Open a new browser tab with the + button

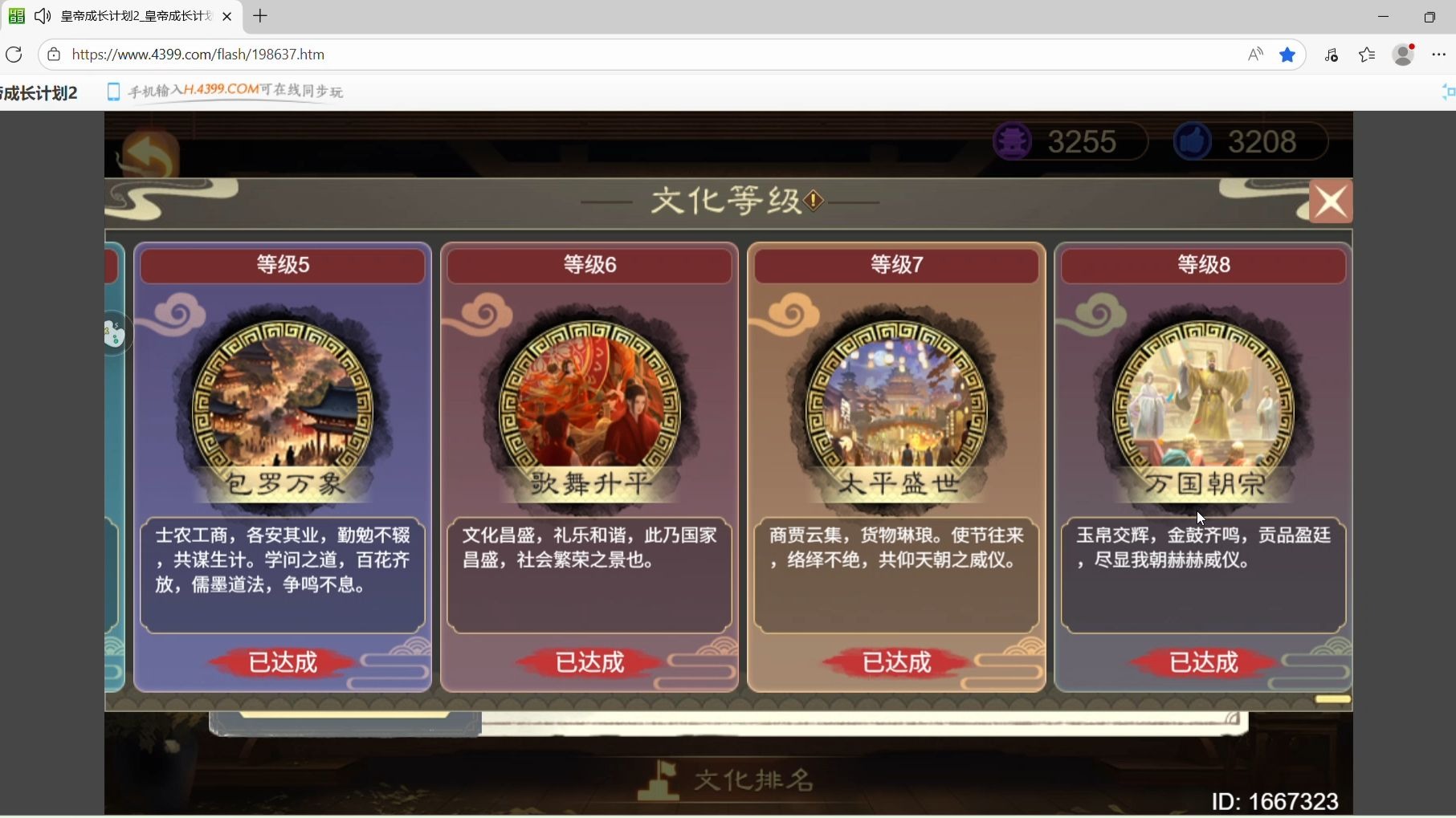pos(260,16)
